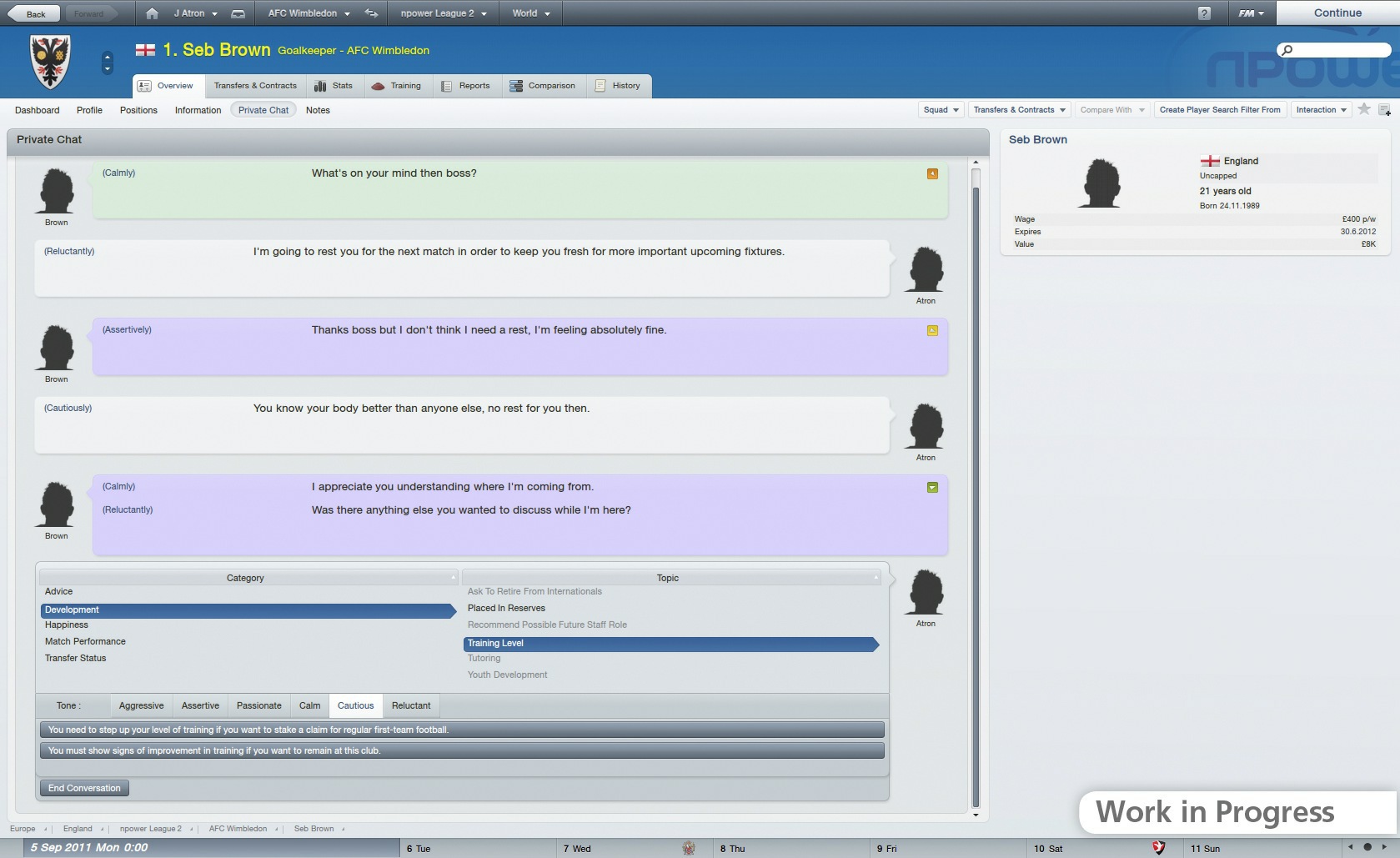The width and height of the screenshot is (1400, 858).
Task: Open the inbox icon beside J Atron
Action: coord(239,13)
